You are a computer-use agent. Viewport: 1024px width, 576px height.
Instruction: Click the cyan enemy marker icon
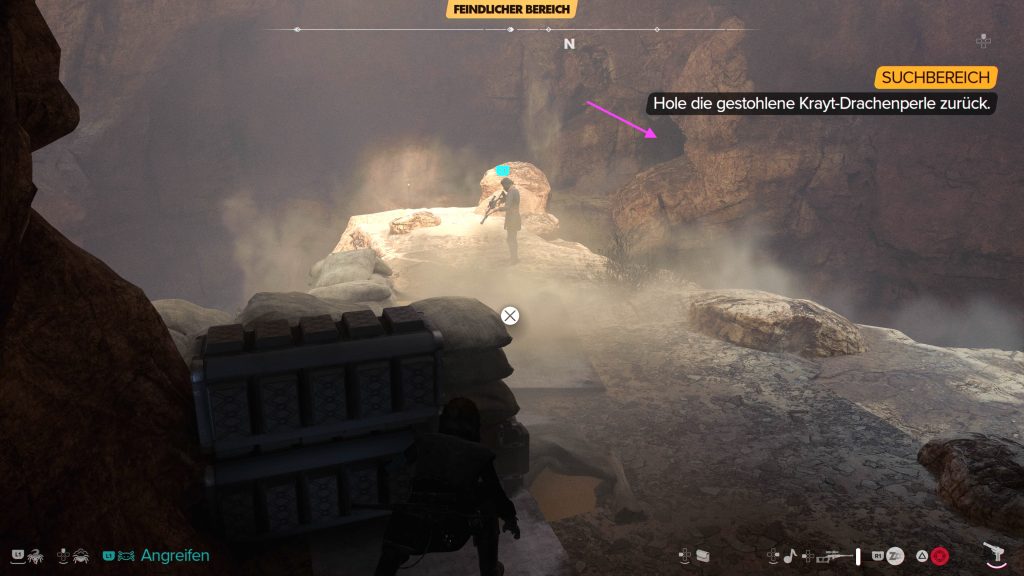click(503, 171)
